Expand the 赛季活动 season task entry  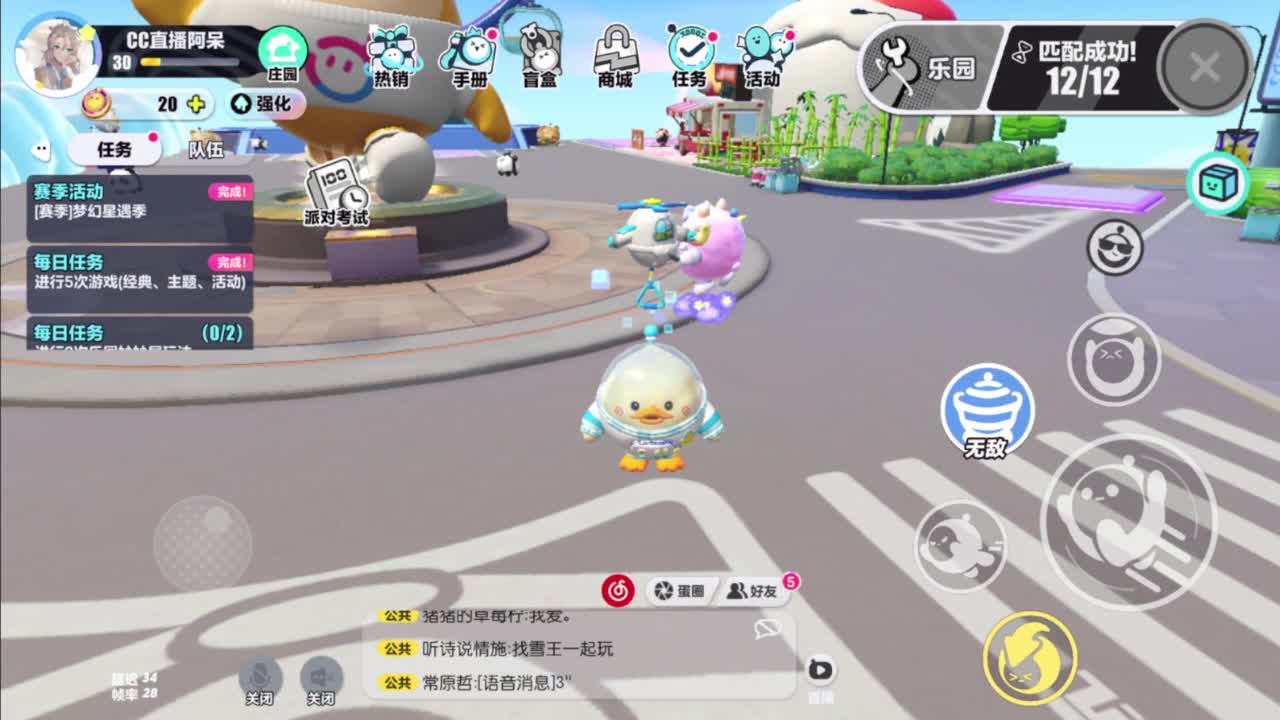click(x=140, y=200)
